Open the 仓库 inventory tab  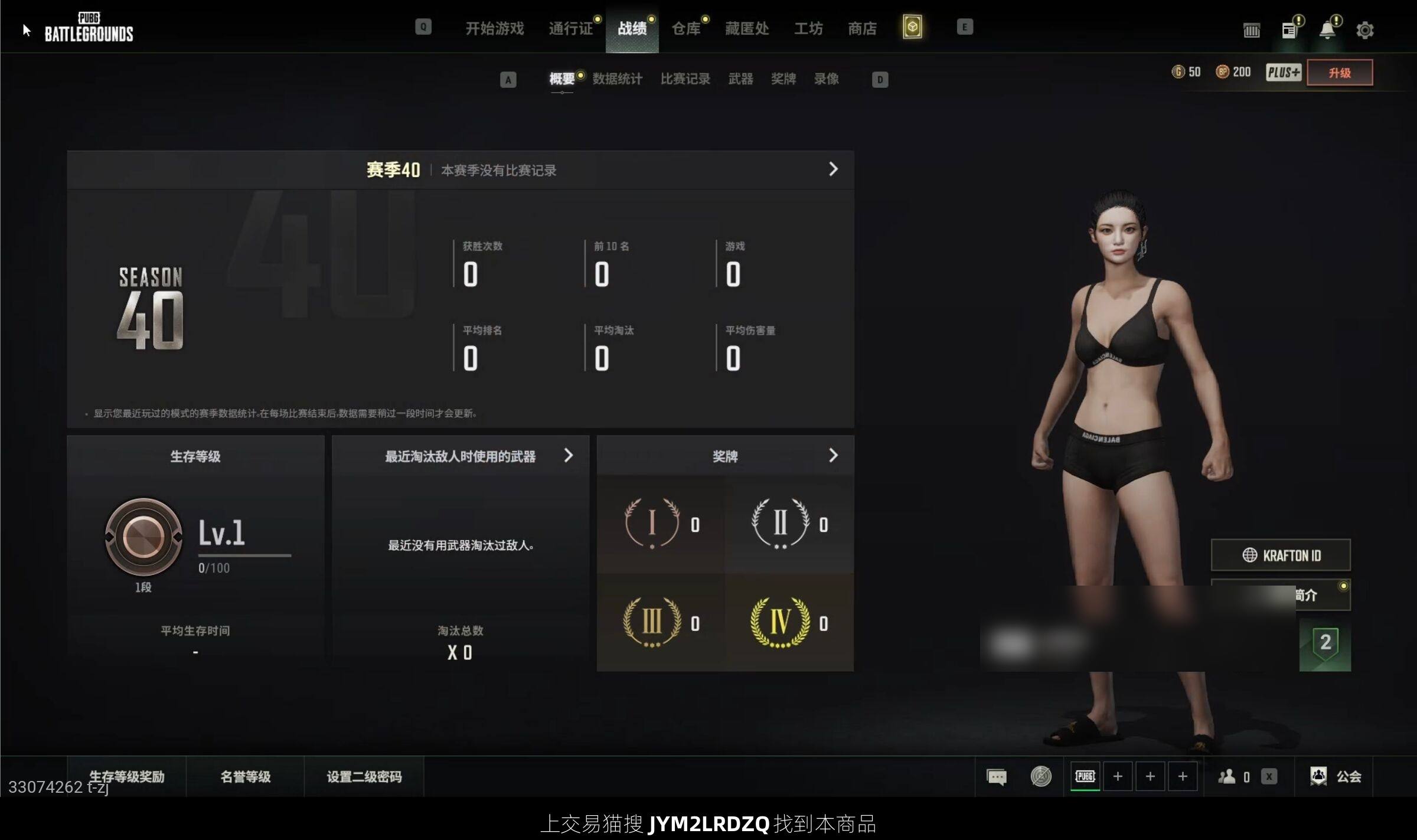tap(686, 28)
